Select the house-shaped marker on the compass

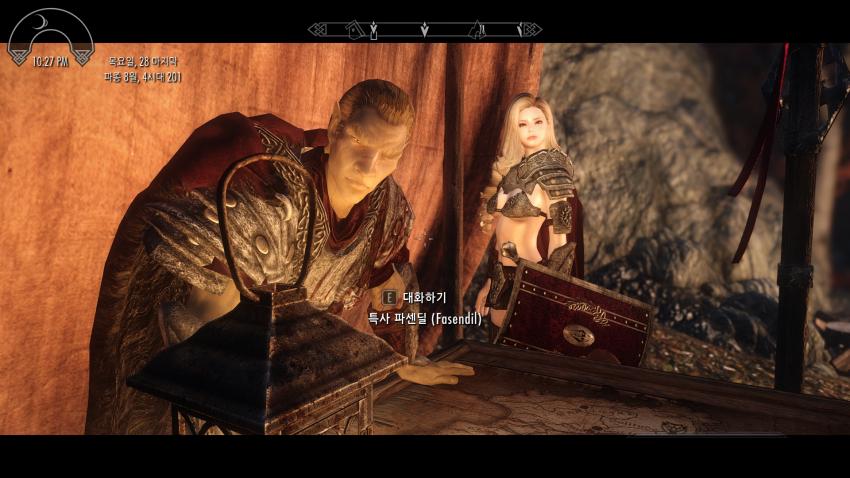[354, 30]
